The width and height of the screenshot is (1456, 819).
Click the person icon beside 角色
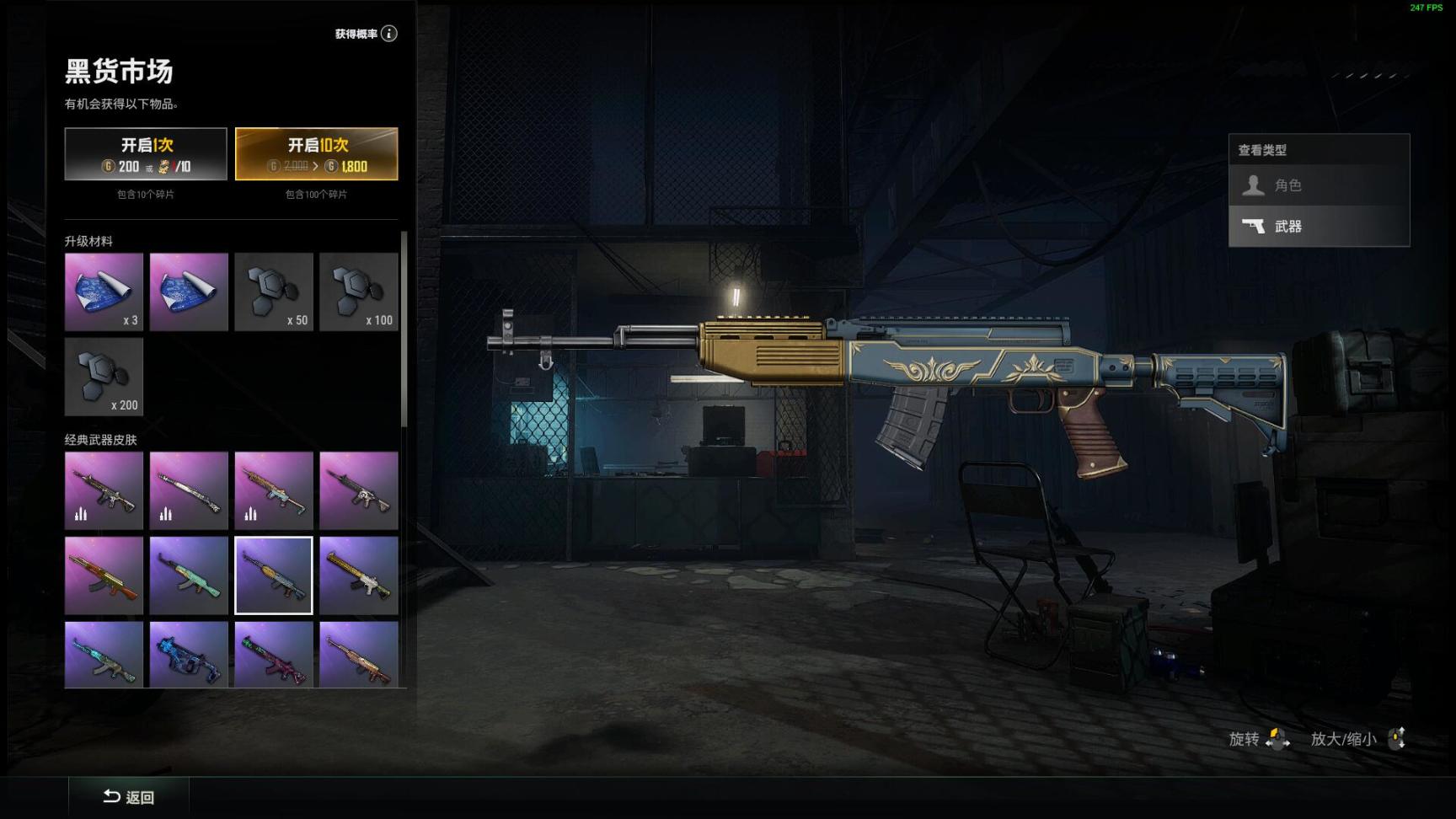[1255, 185]
